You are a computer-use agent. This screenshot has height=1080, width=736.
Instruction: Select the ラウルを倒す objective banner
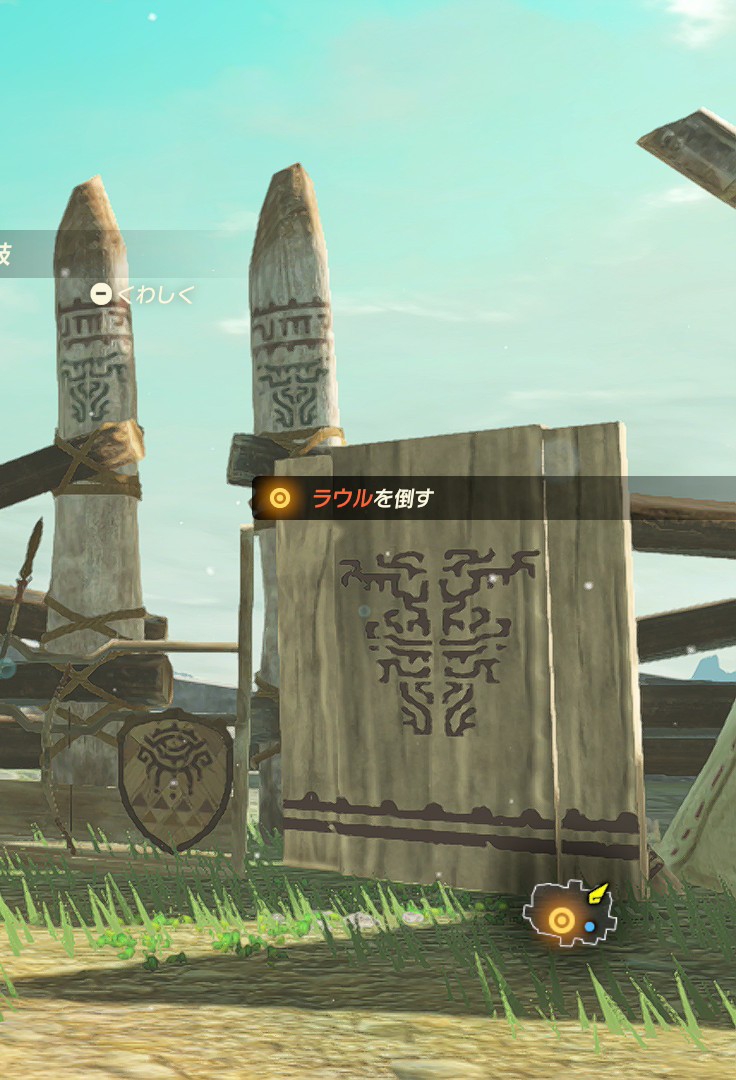tap(373, 498)
